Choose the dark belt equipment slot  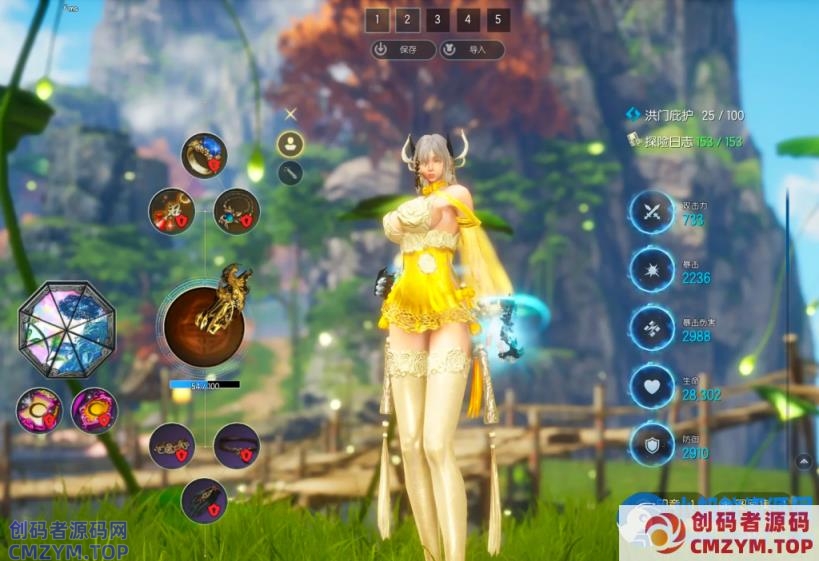coord(237,446)
